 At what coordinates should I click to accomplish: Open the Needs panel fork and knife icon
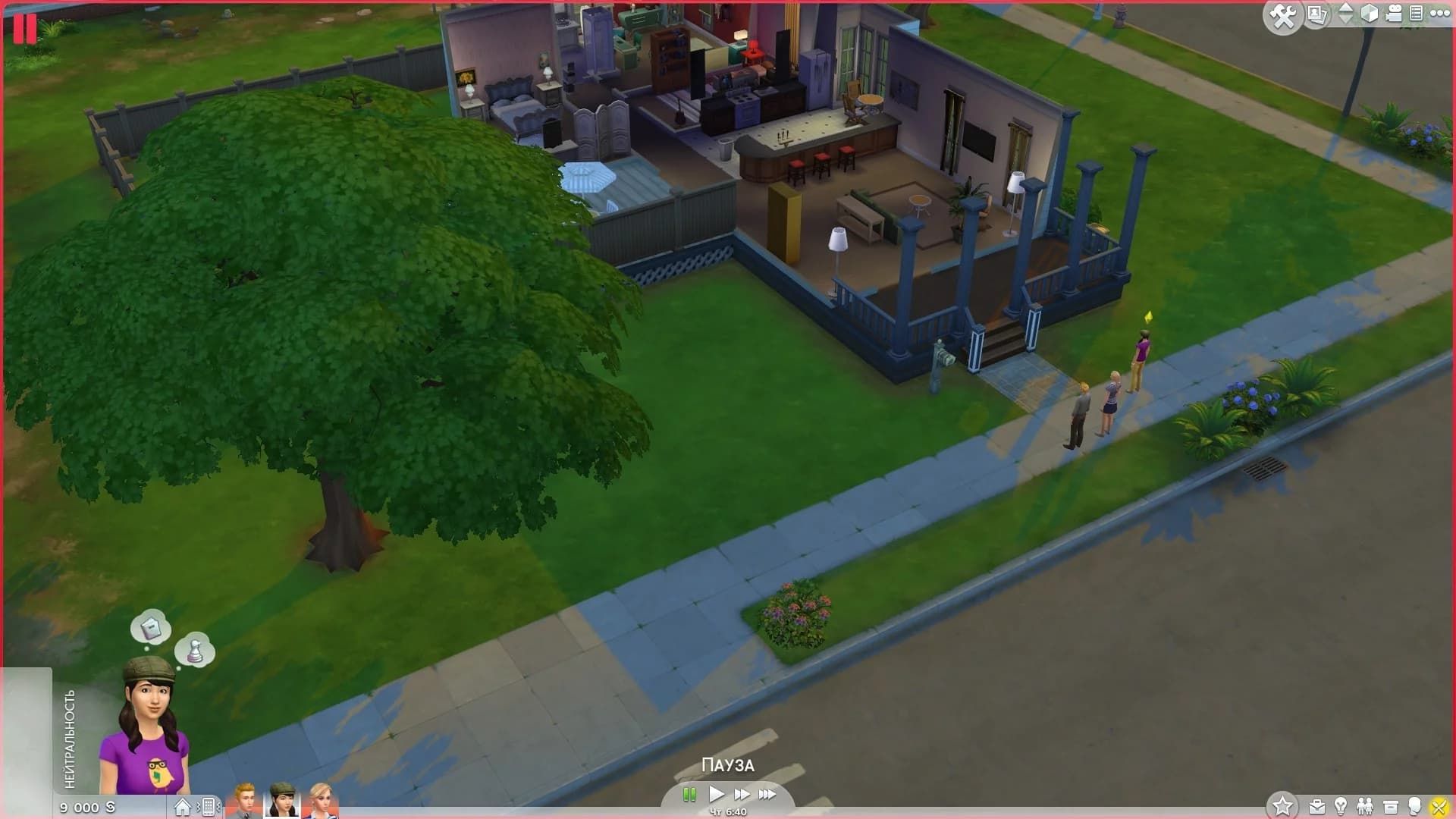[1441, 805]
